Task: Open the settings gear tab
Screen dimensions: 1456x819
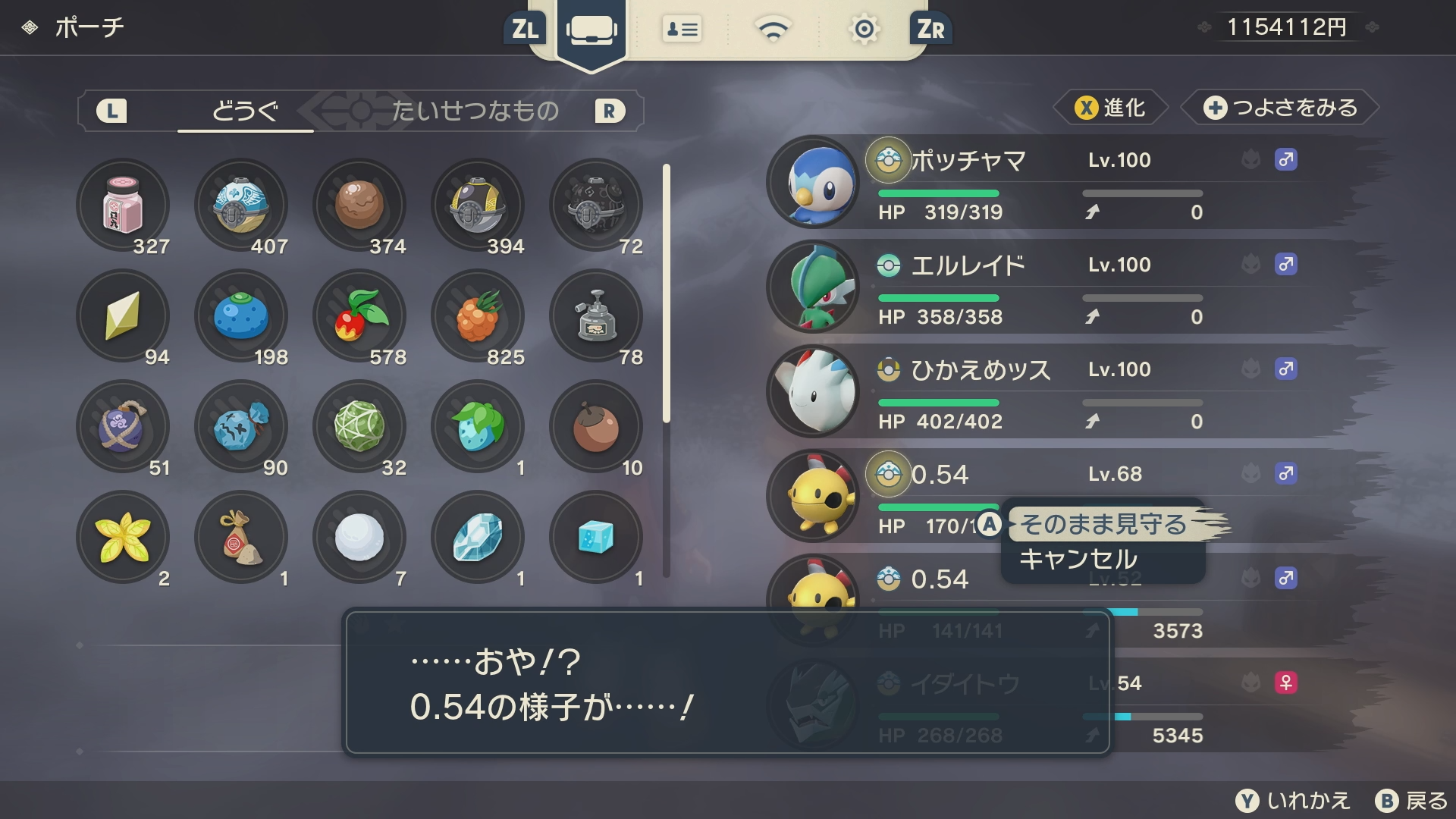Action: tap(864, 30)
